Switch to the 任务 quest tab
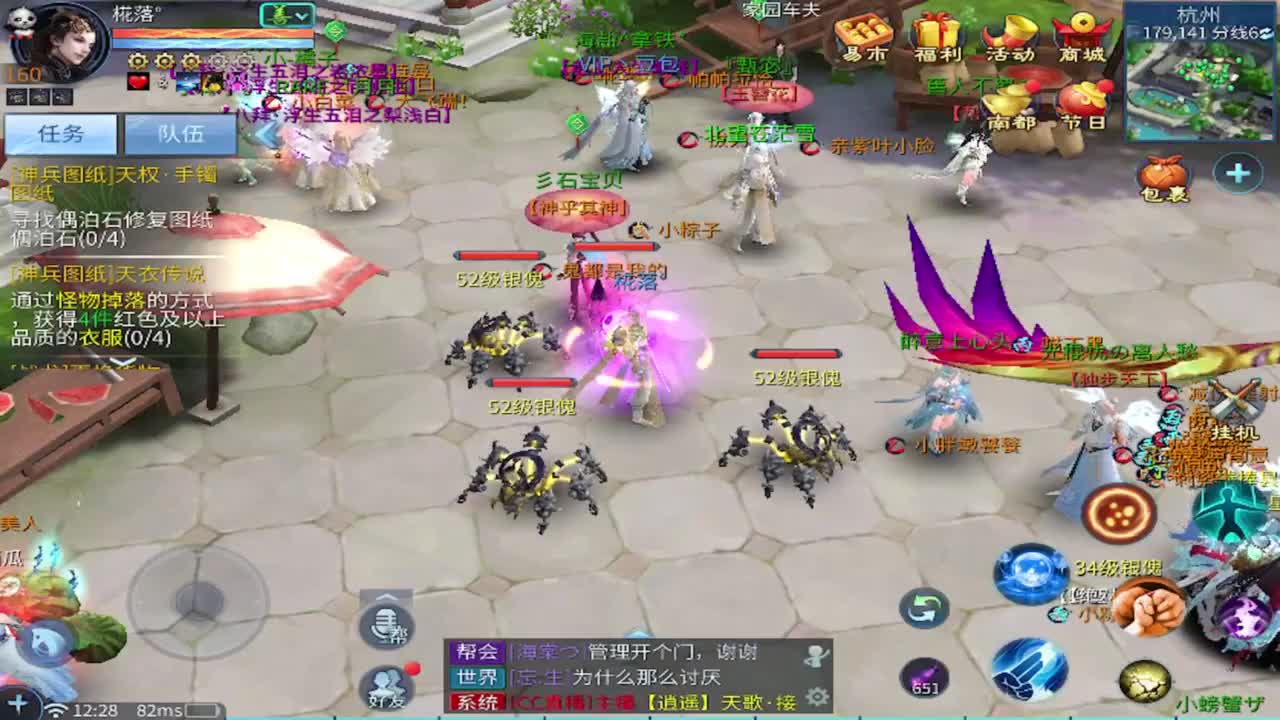Screen dimensions: 1280x720 [x=62, y=133]
